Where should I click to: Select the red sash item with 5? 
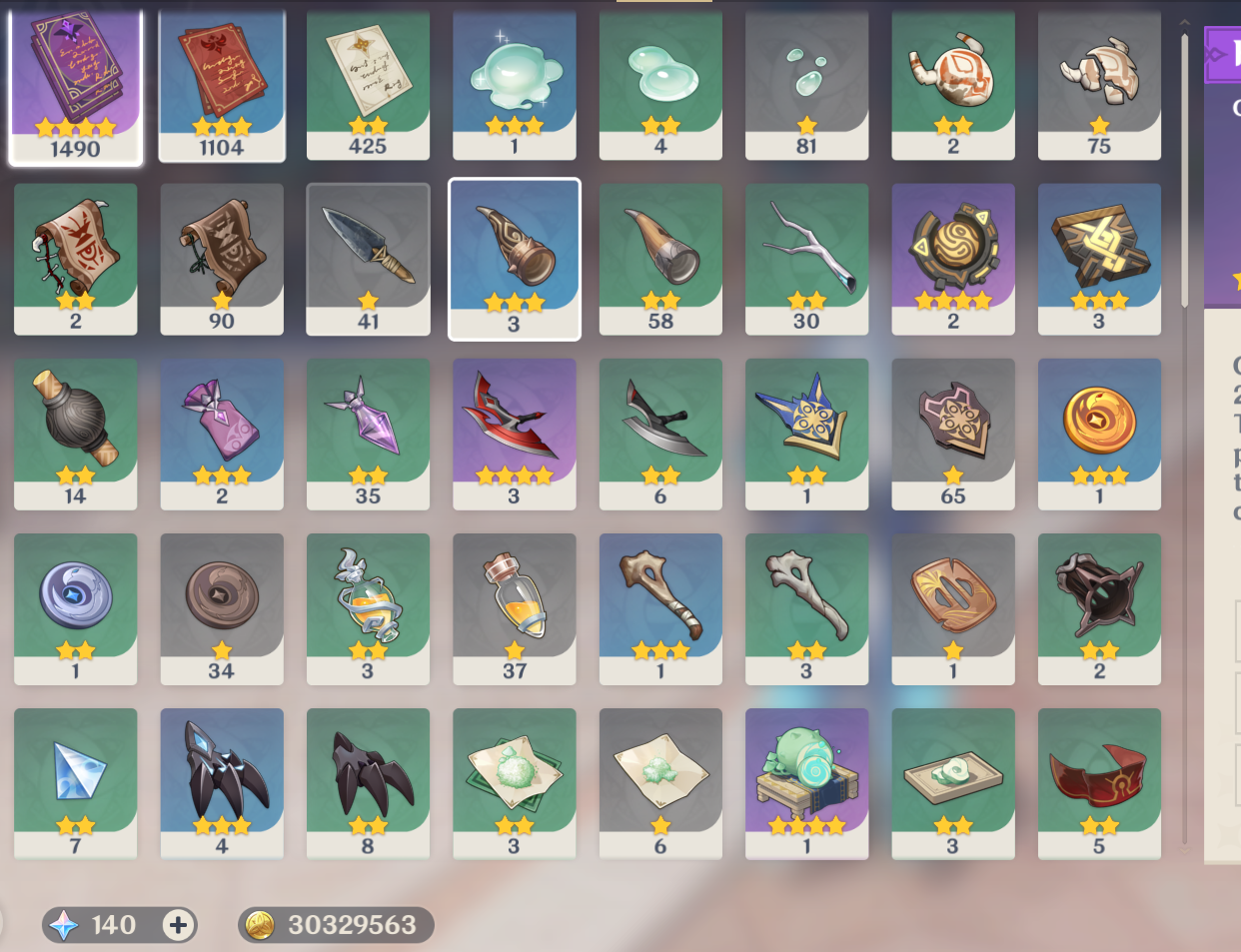point(1099,782)
